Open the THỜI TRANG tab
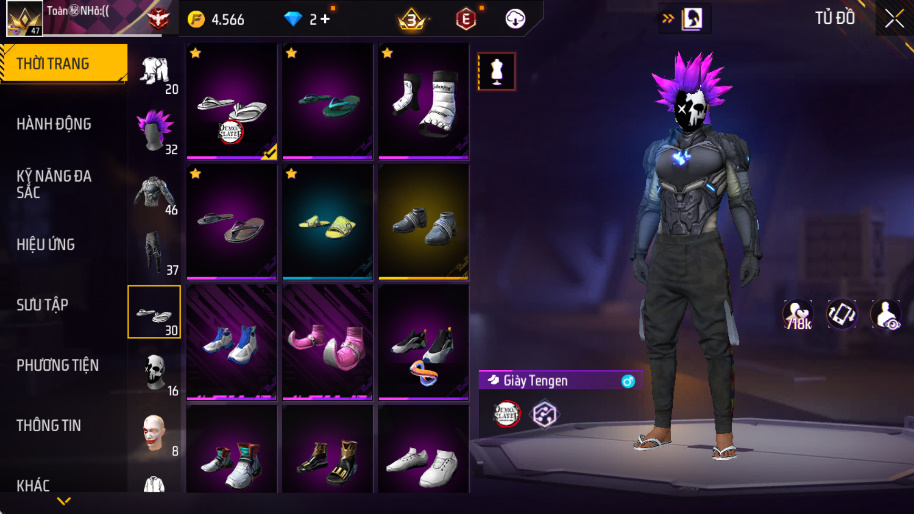The height and width of the screenshot is (514, 914). [62, 64]
